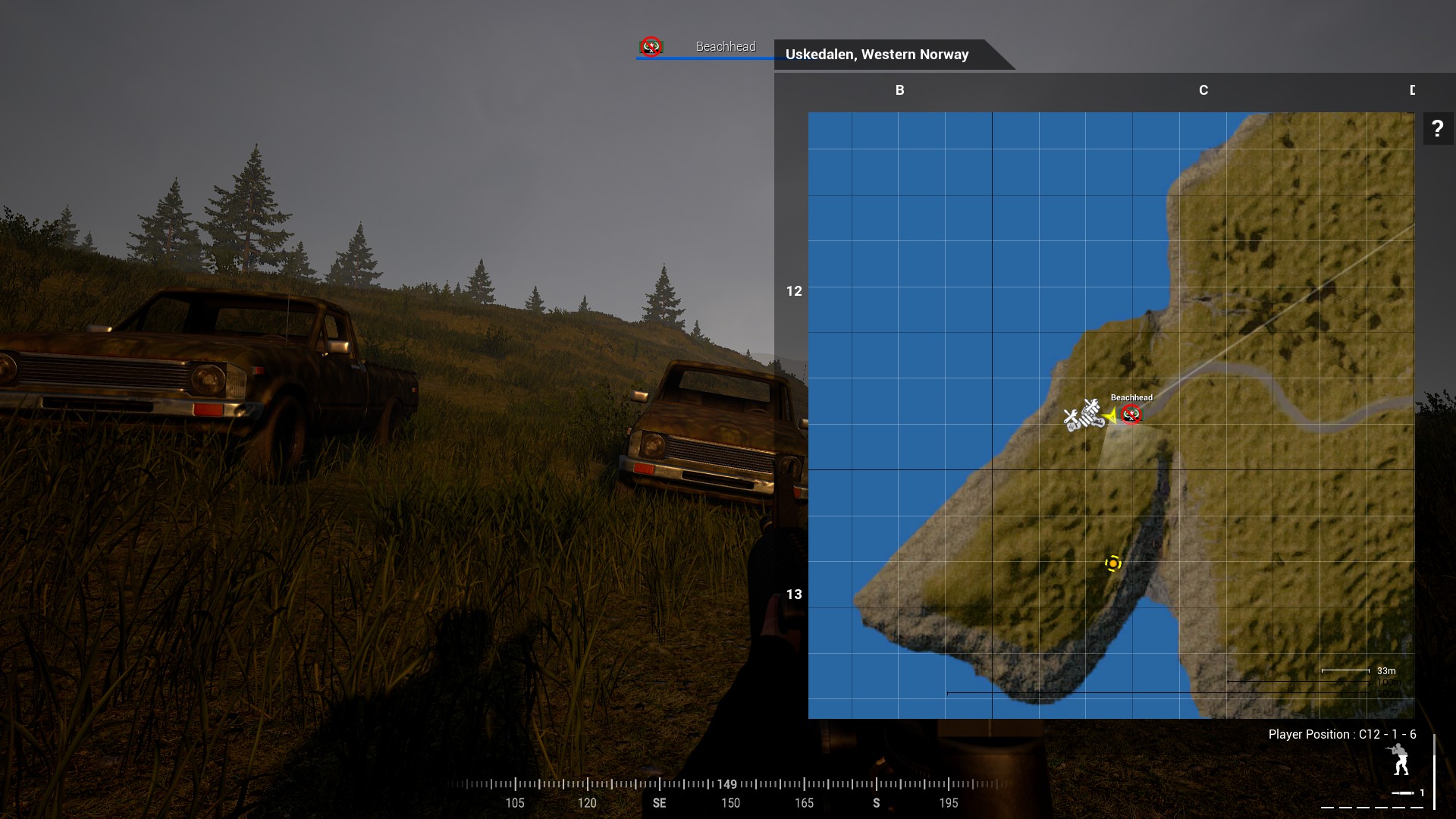Select grid column header C
This screenshot has height=819, width=1456.
(1203, 90)
